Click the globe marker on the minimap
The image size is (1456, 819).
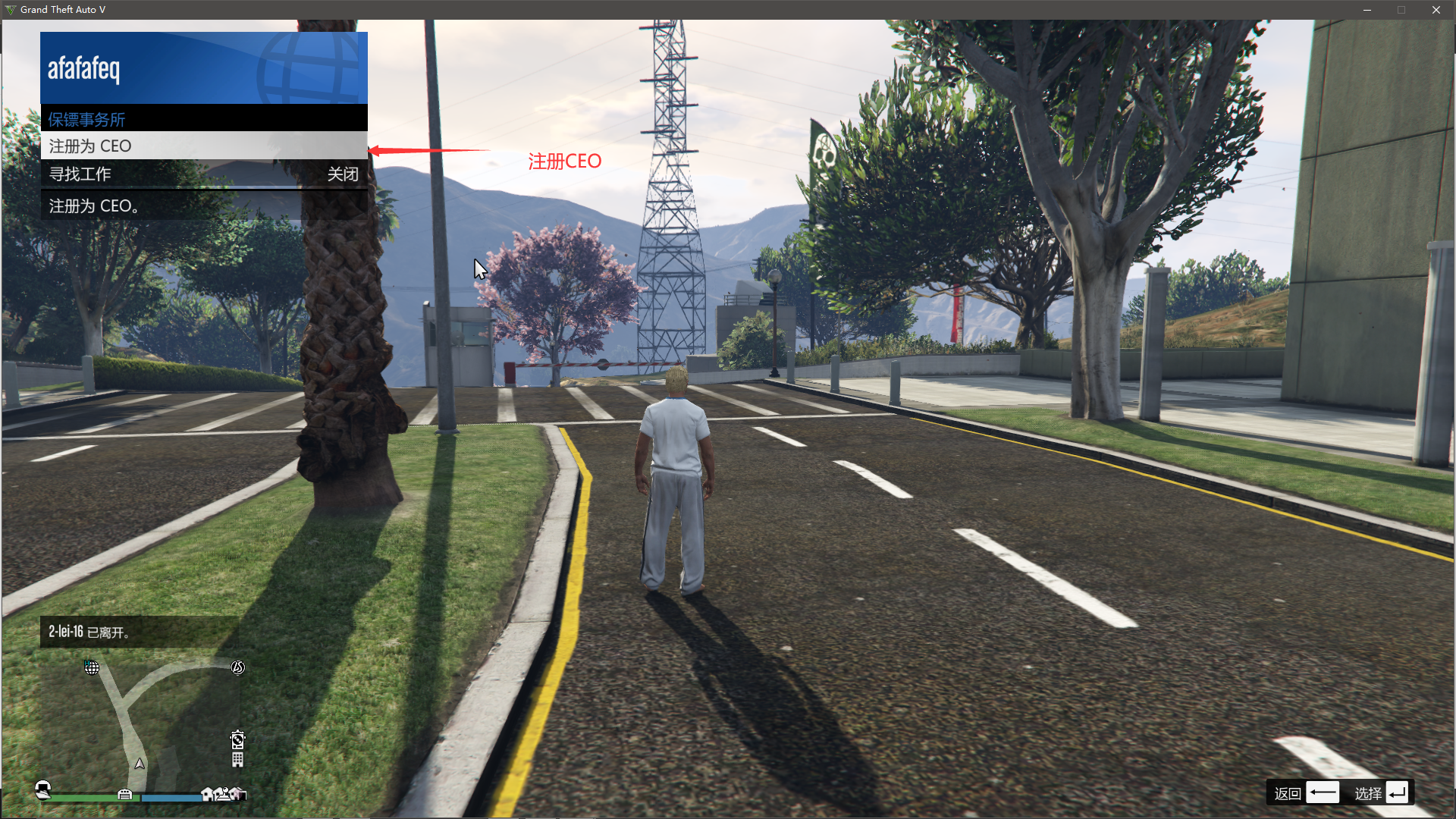click(92, 667)
